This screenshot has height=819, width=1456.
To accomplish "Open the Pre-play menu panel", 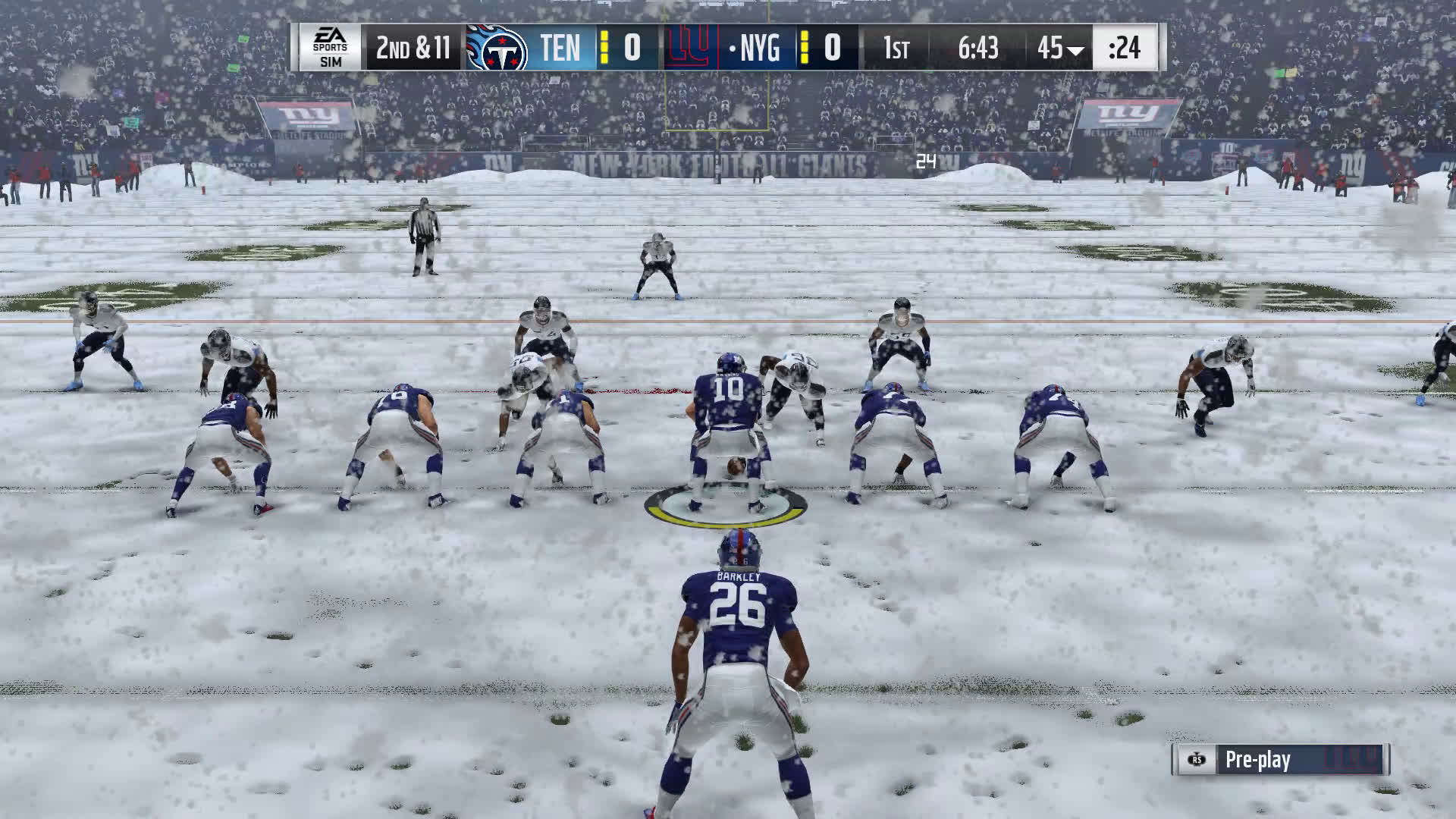I will [x=1279, y=760].
